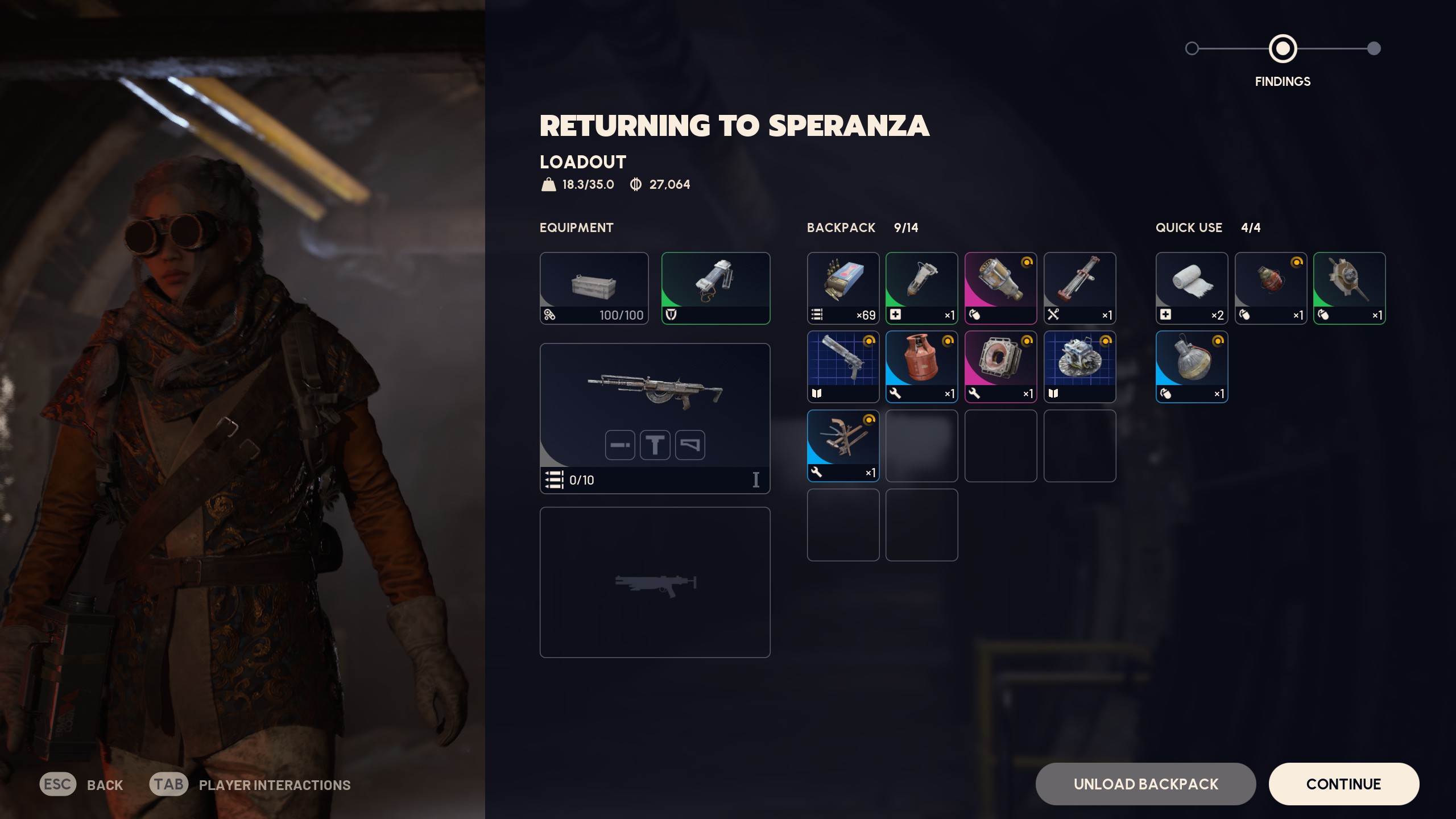Screen dimensions: 1456x819
Task: Select the frag grenade in Quick Use
Action: coord(1271,287)
